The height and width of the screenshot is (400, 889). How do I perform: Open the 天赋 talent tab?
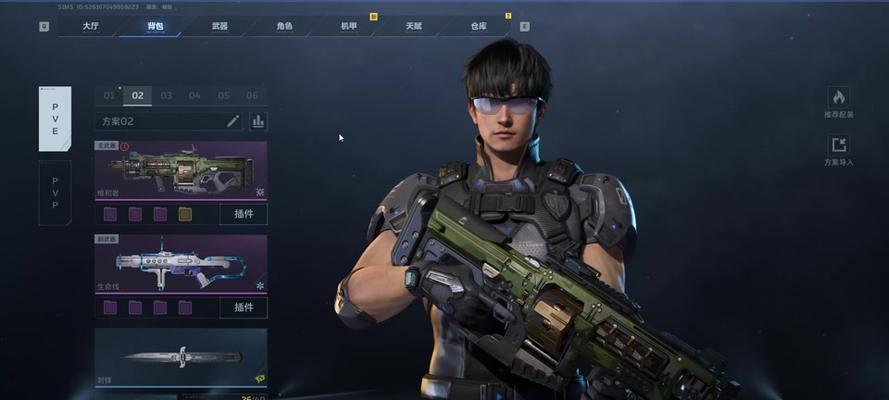(x=413, y=26)
